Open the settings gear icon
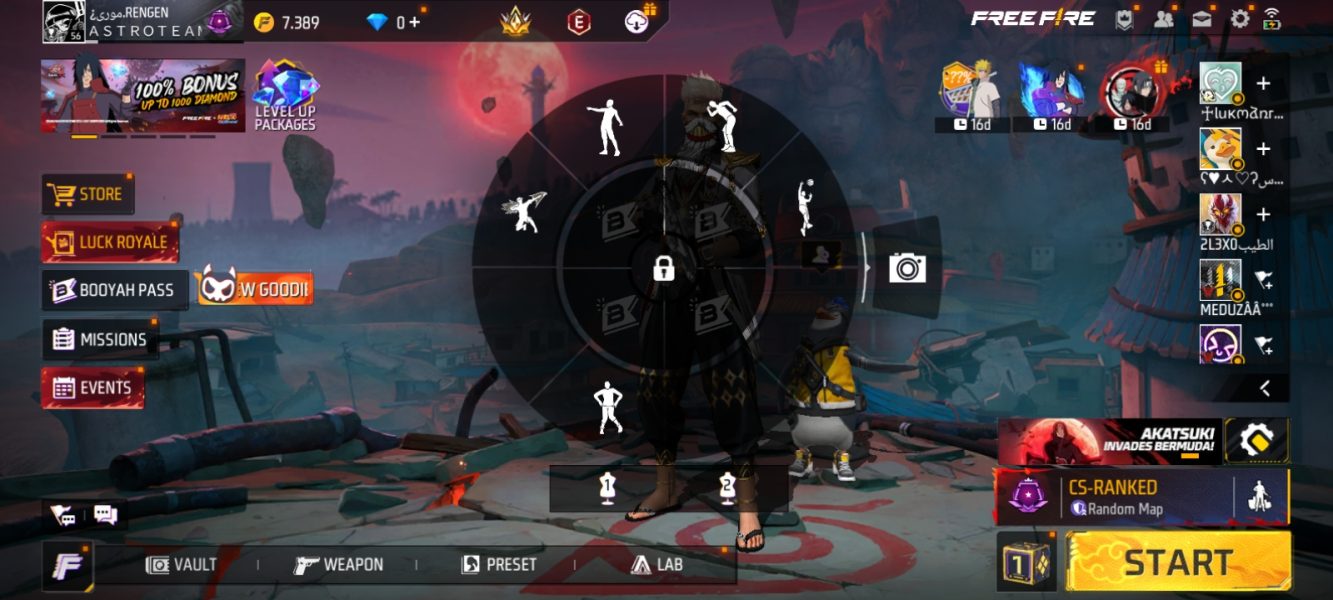The width and height of the screenshot is (1333, 600). coord(1240,18)
